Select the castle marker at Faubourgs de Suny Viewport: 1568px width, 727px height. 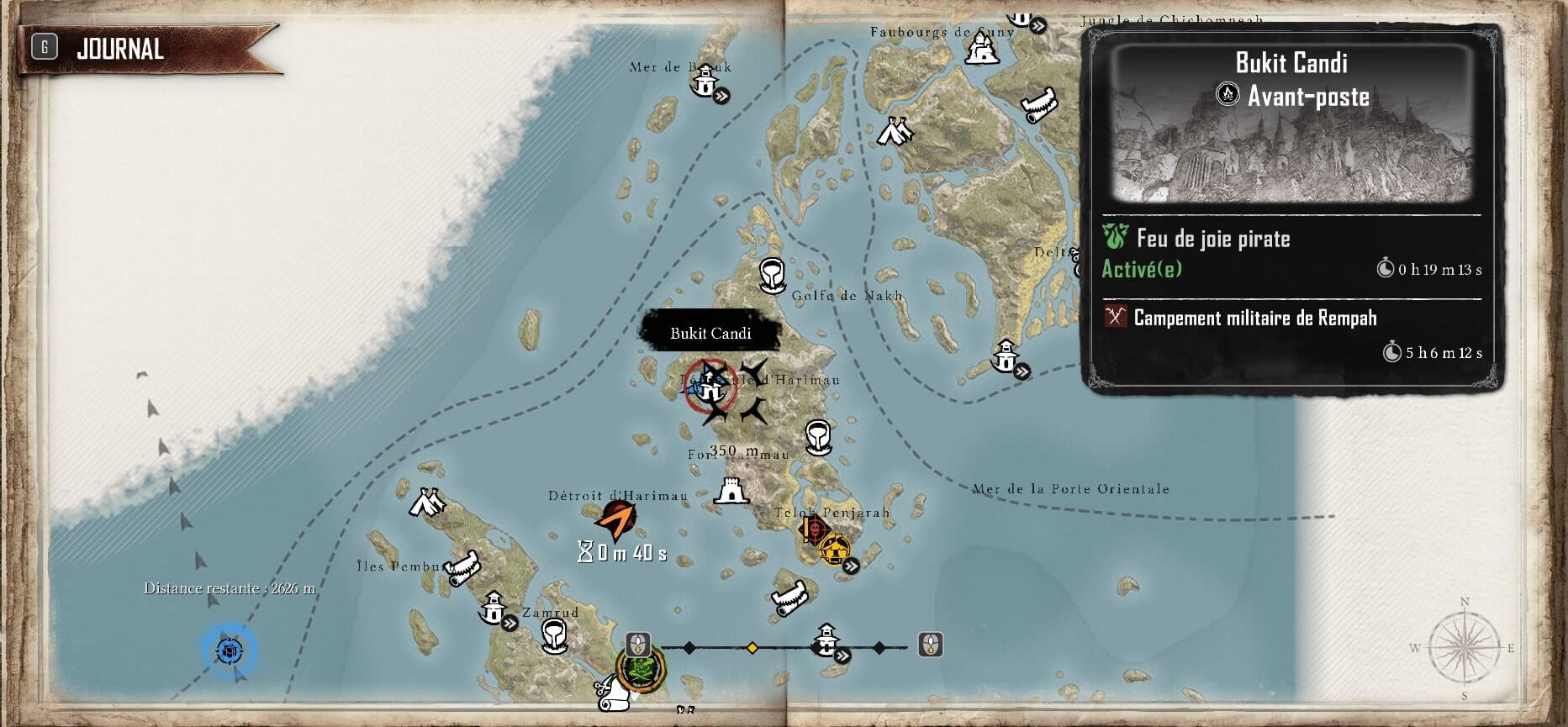pos(981,49)
